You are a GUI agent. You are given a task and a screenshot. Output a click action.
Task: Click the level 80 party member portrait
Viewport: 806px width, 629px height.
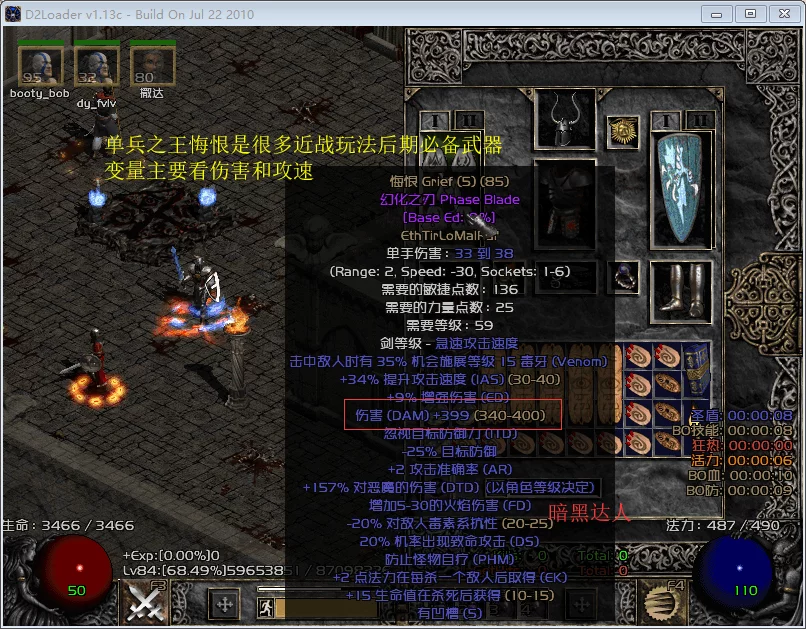pyautogui.click(x=152, y=65)
